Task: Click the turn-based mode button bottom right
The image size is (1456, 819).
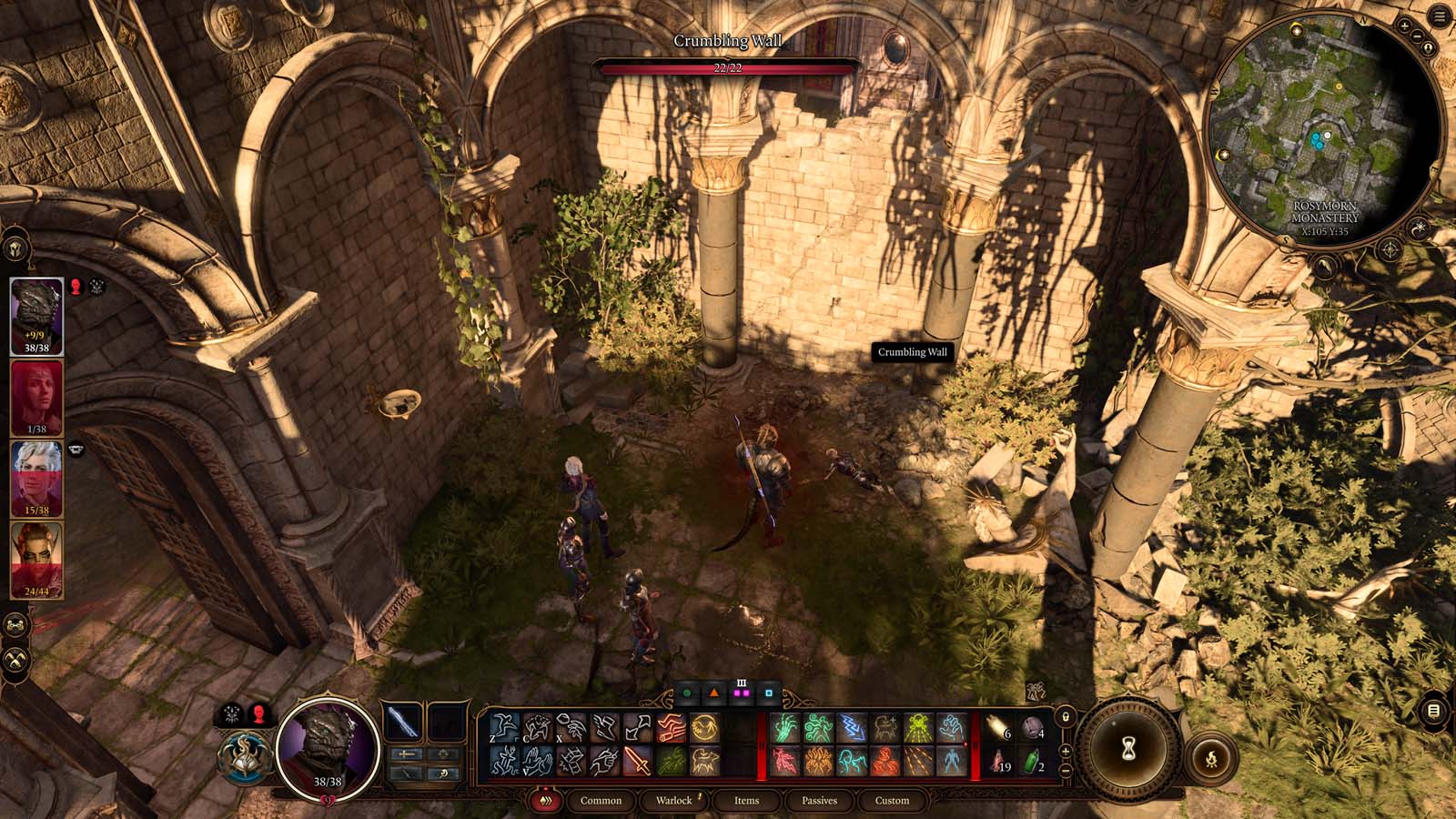Action: [x=1212, y=755]
